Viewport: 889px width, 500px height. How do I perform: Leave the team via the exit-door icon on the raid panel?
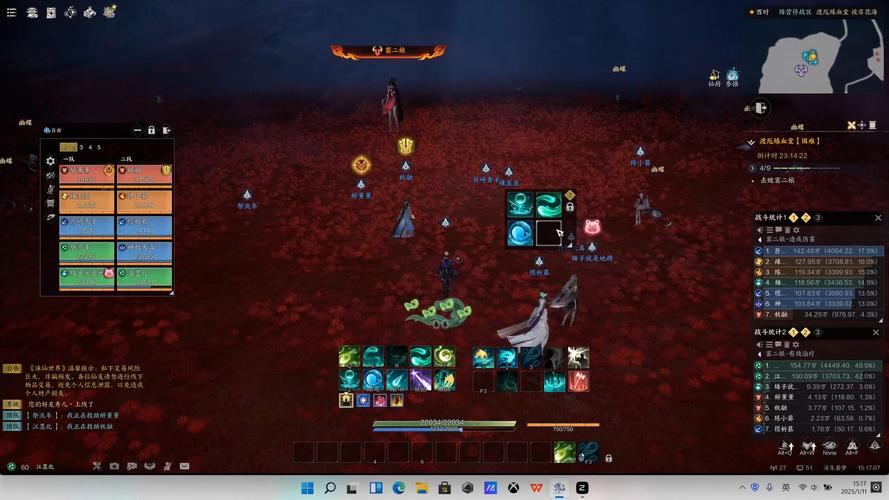[x=166, y=130]
